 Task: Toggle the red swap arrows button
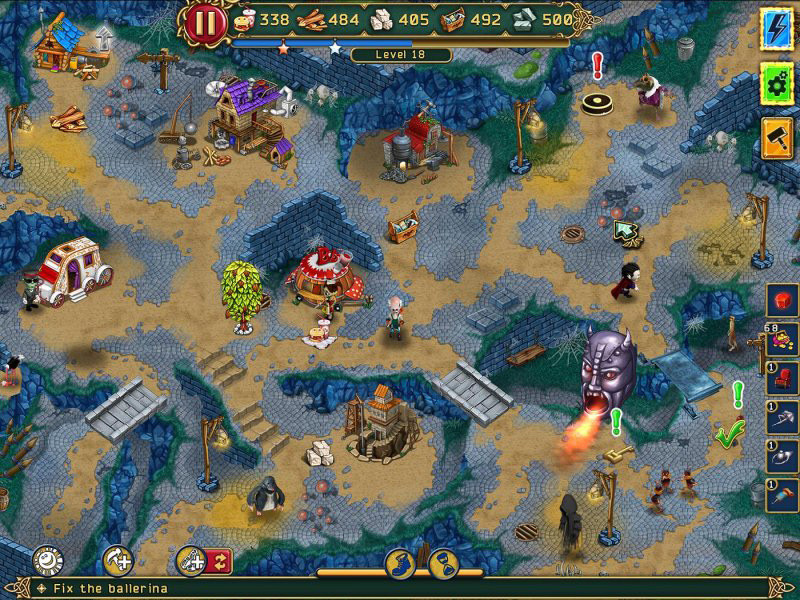(220, 560)
